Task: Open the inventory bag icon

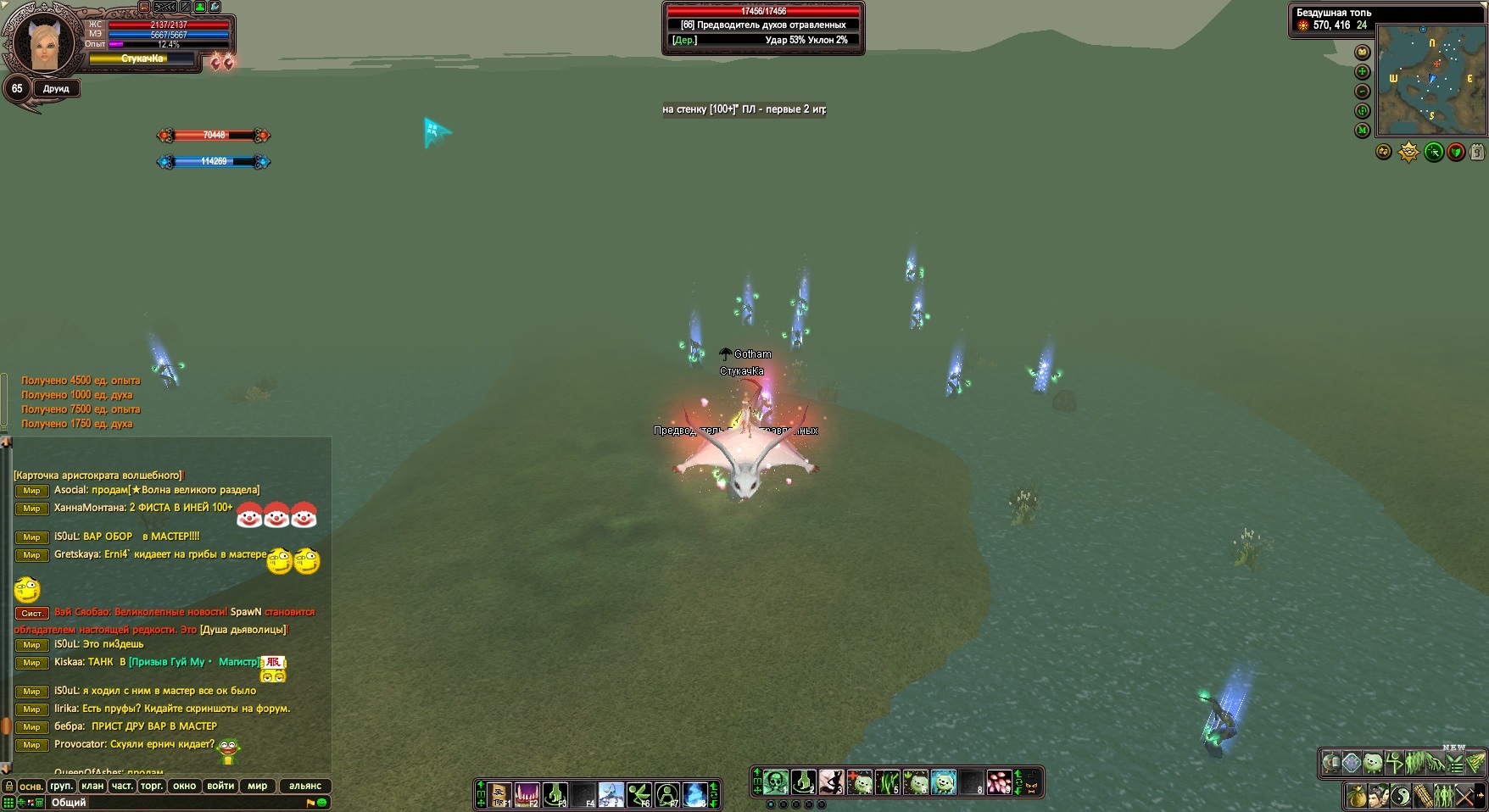Action: [1357, 796]
